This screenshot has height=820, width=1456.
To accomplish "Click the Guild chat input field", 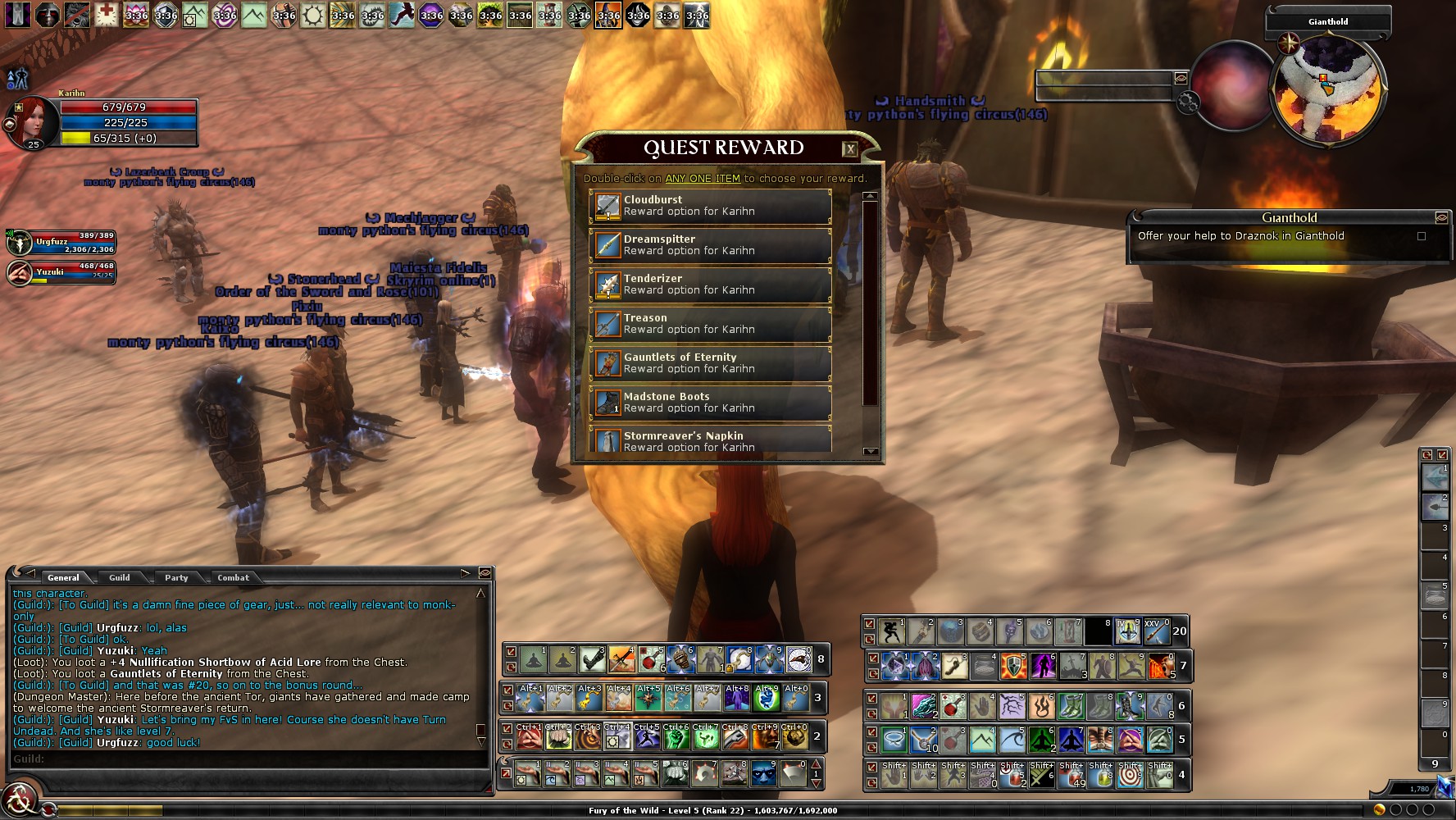I will pos(246,759).
